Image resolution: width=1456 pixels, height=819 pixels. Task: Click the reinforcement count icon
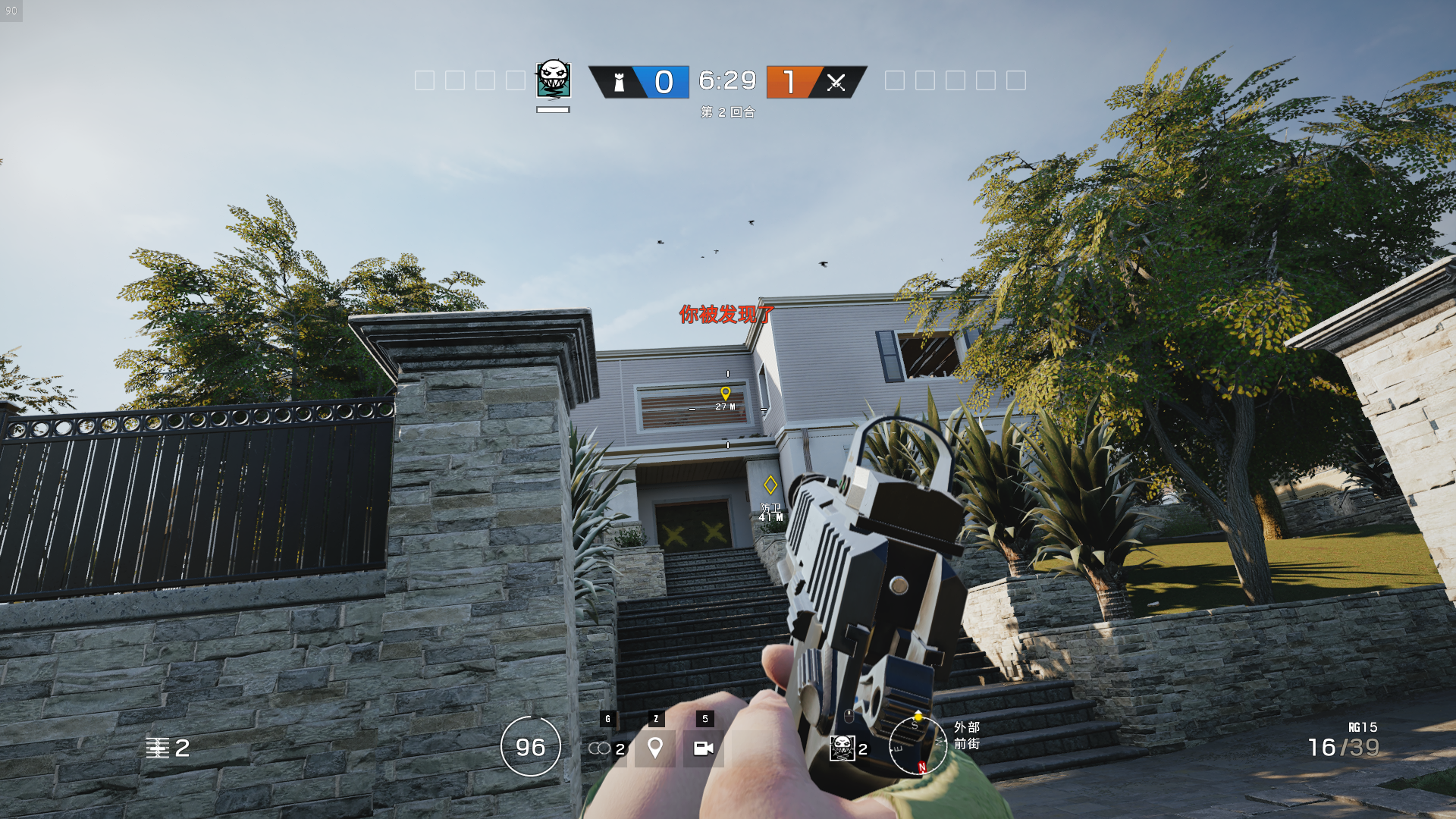(158, 748)
